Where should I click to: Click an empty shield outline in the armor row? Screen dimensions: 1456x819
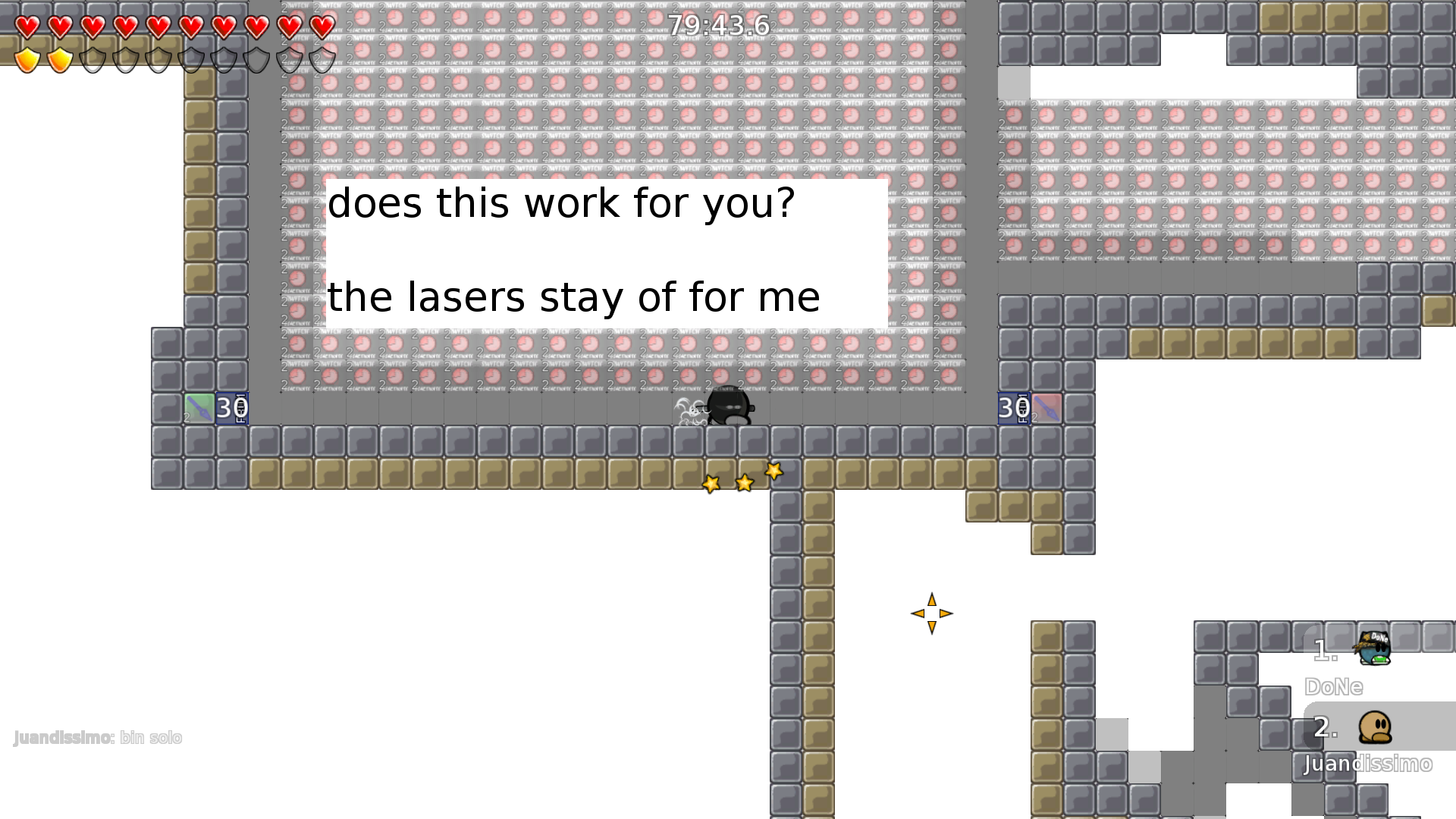pyautogui.click(x=94, y=58)
